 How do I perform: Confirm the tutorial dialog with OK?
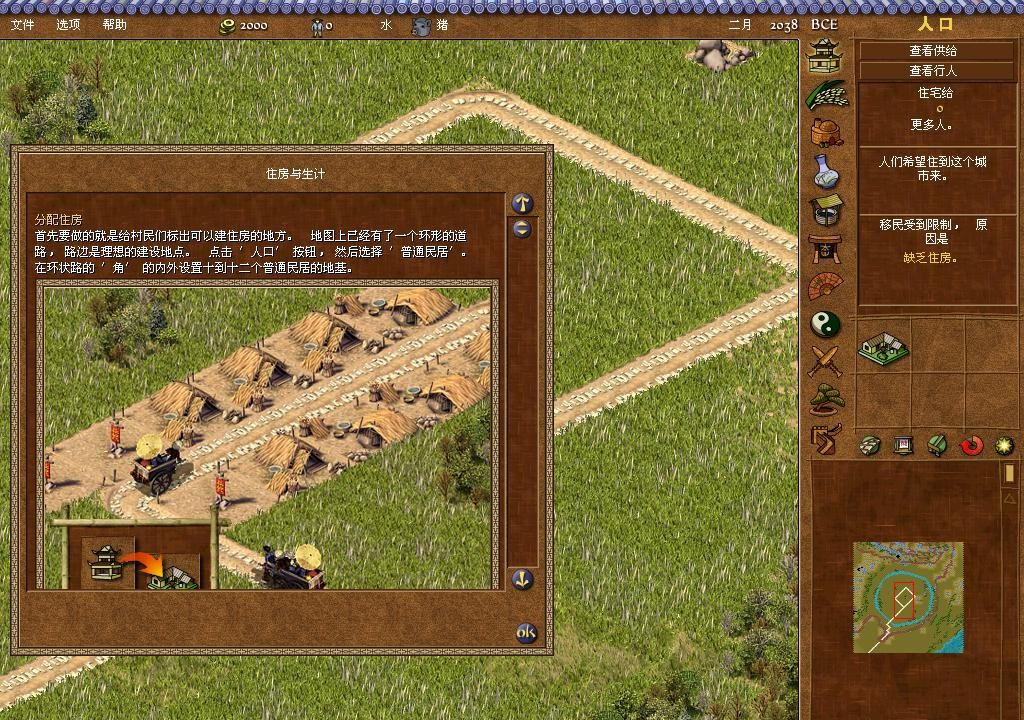coord(526,633)
